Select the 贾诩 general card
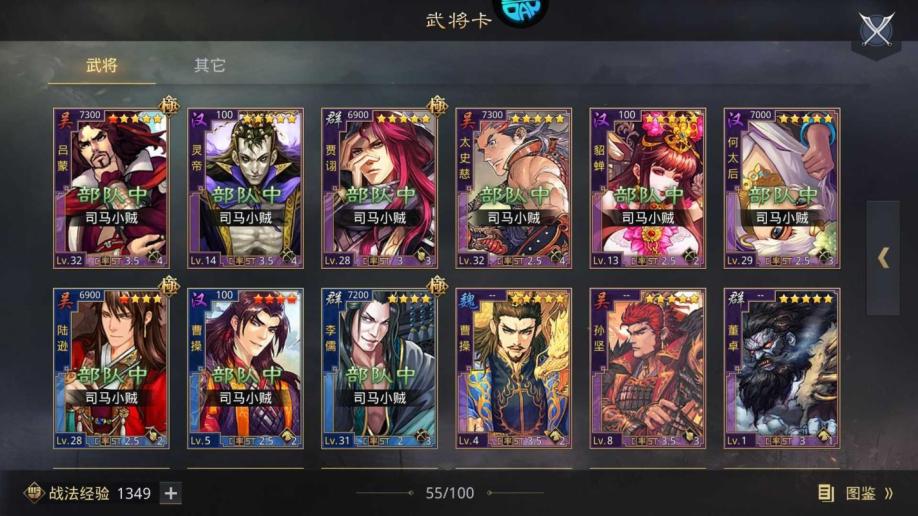The image size is (918, 516). coord(379,188)
